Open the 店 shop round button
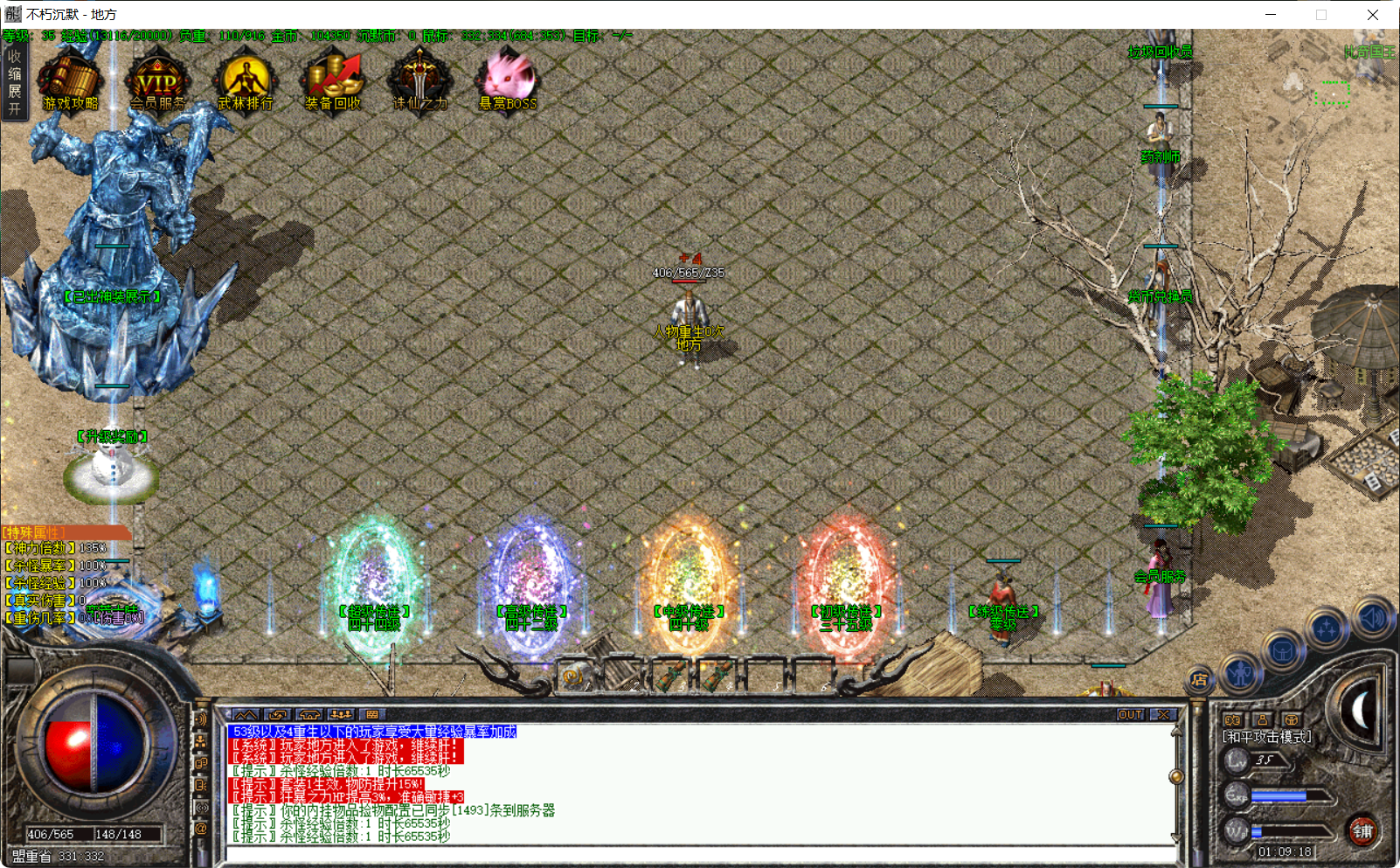The width and height of the screenshot is (1400, 868). tap(1200, 679)
